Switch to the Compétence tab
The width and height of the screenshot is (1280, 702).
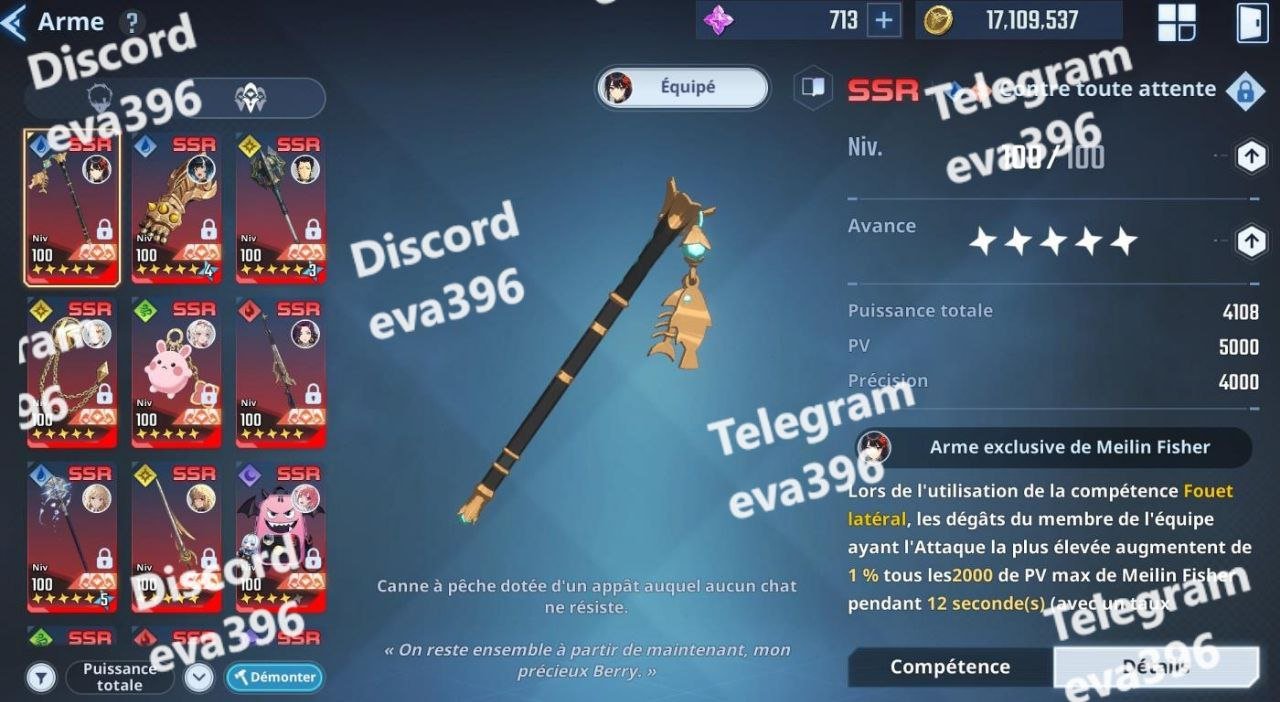tap(950, 667)
